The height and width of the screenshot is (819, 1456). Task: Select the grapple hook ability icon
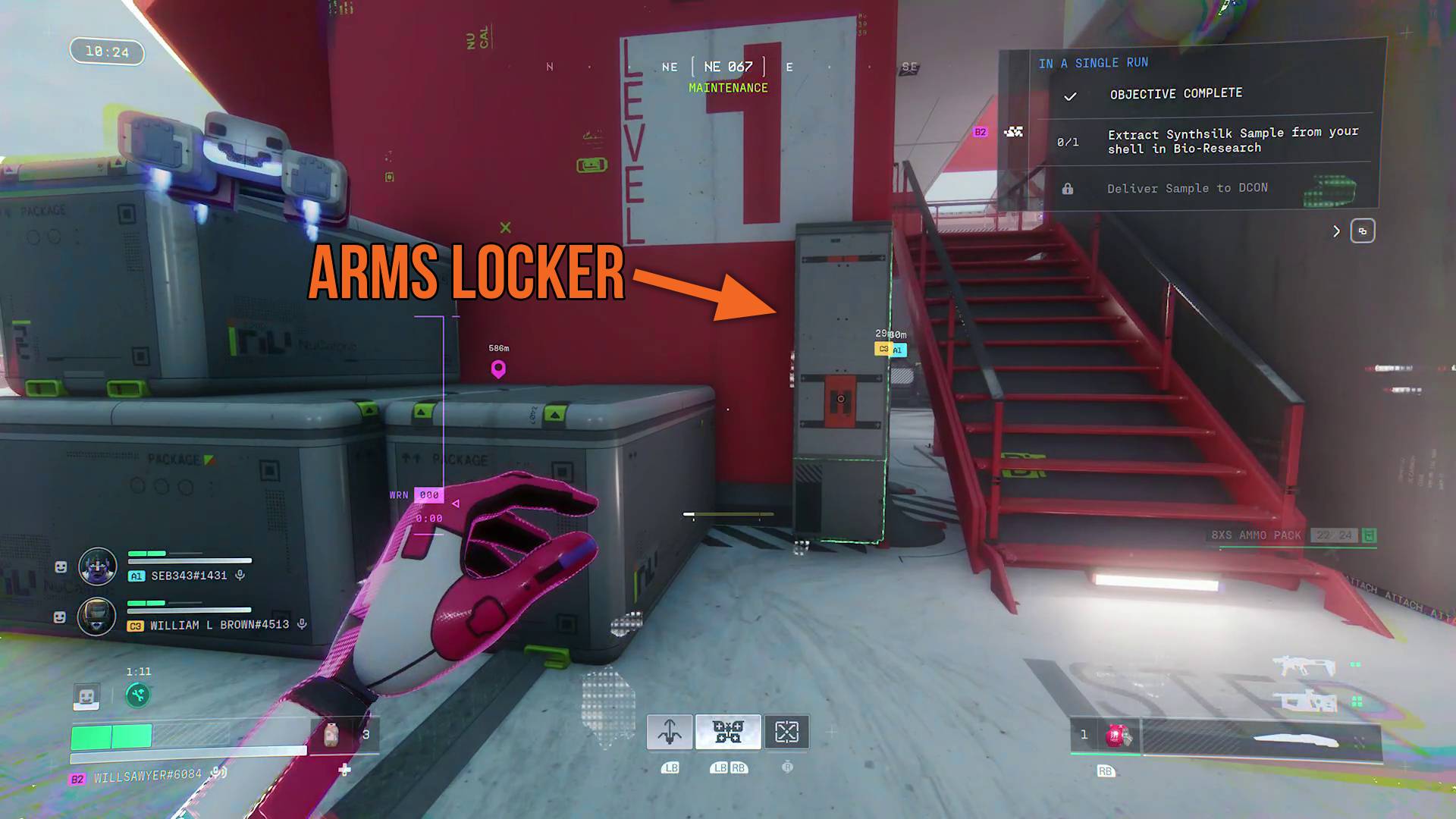[x=670, y=730]
